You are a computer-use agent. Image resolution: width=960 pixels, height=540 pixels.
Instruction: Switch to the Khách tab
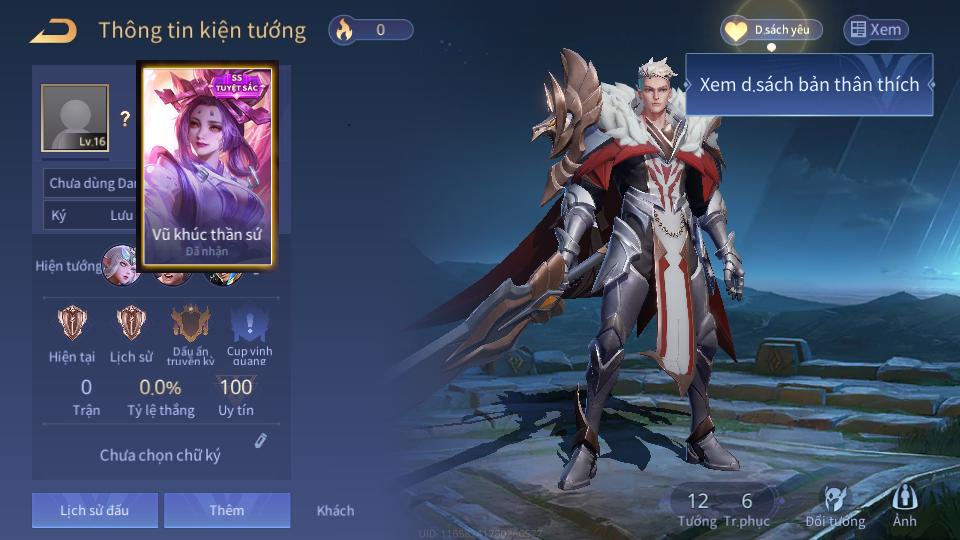(335, 510)
